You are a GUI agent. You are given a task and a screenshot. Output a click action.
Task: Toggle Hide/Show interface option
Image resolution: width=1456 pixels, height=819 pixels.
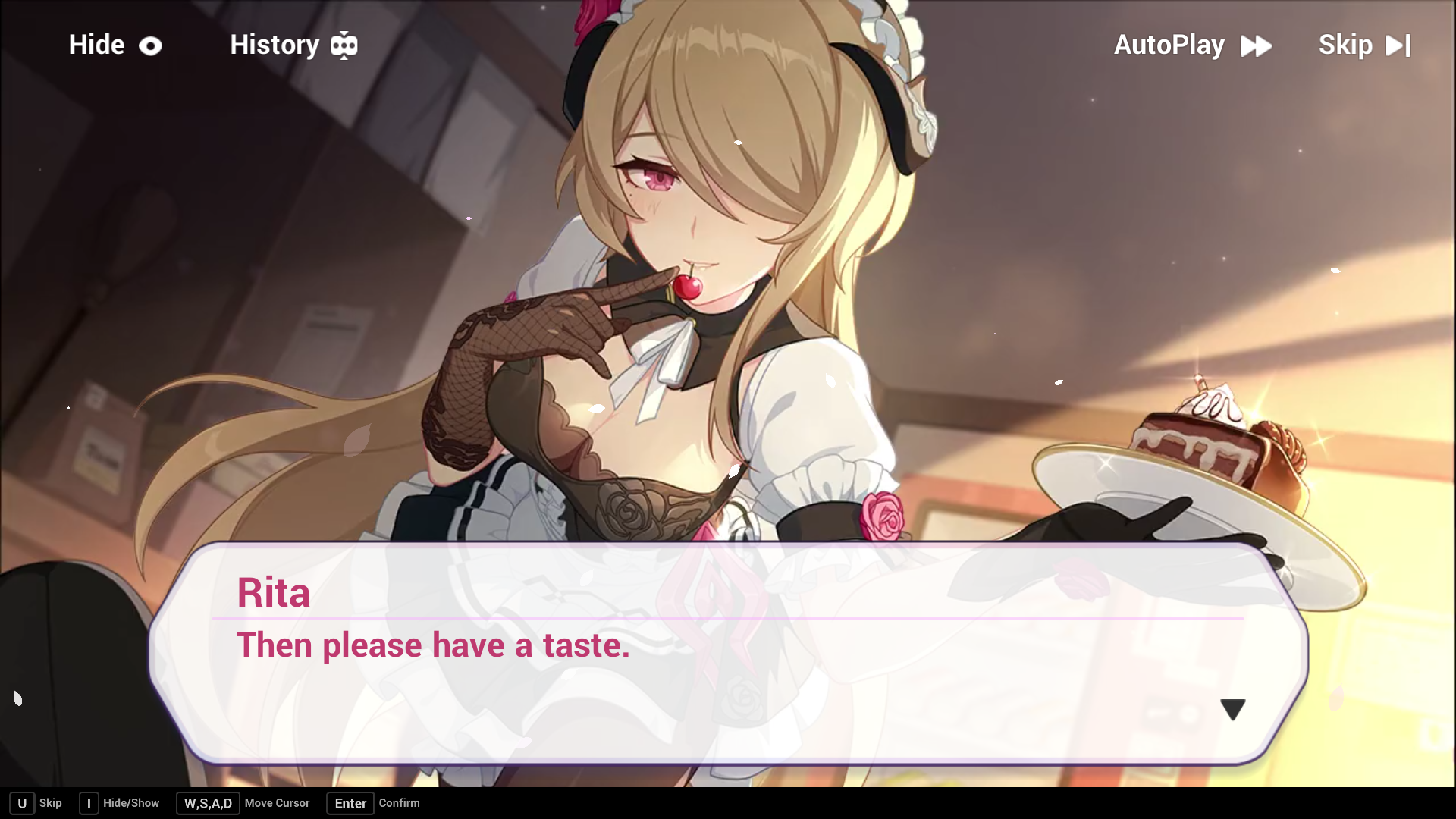coord(130,803)
